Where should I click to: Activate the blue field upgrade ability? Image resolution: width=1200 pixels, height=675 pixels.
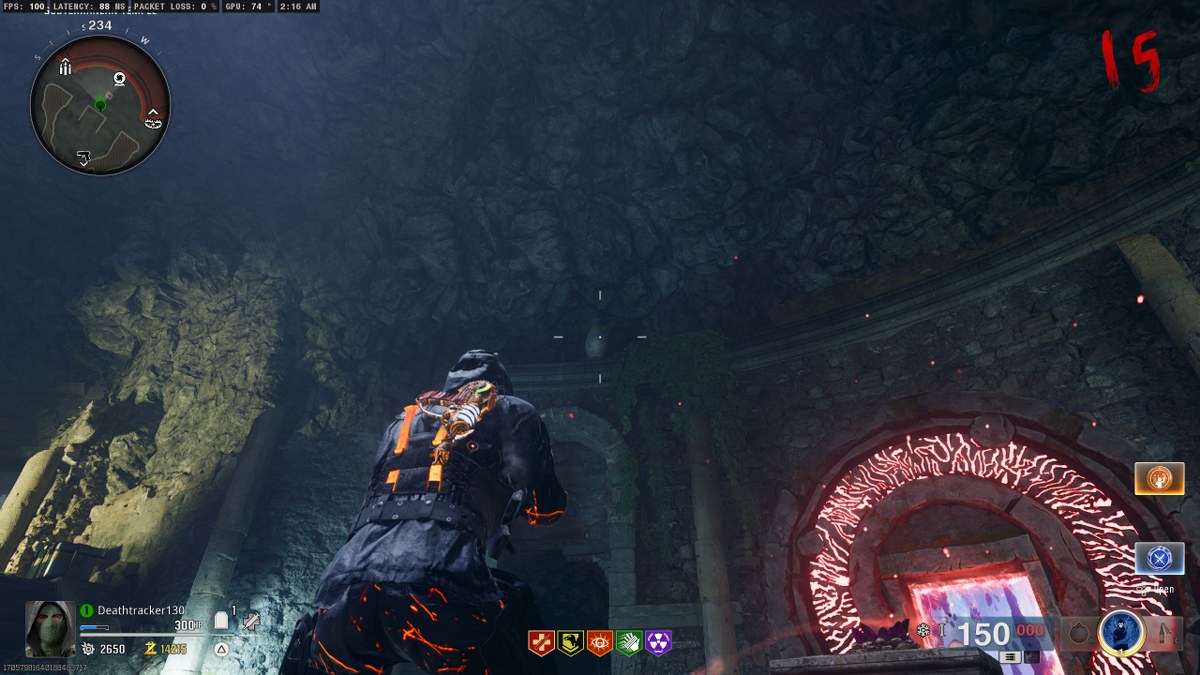pos(1121,632)
